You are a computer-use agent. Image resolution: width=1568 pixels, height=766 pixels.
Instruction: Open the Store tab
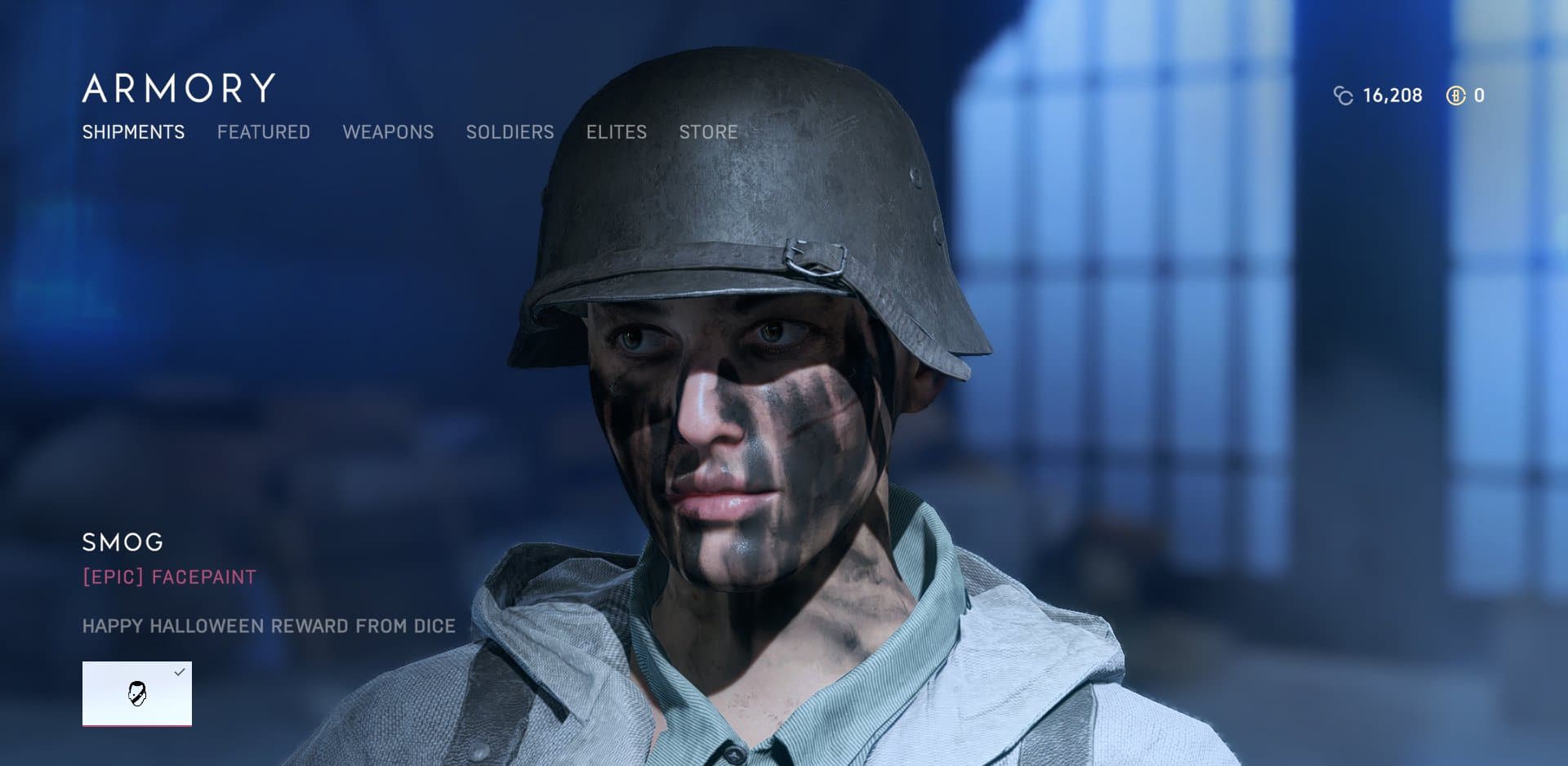coord(708,132)
